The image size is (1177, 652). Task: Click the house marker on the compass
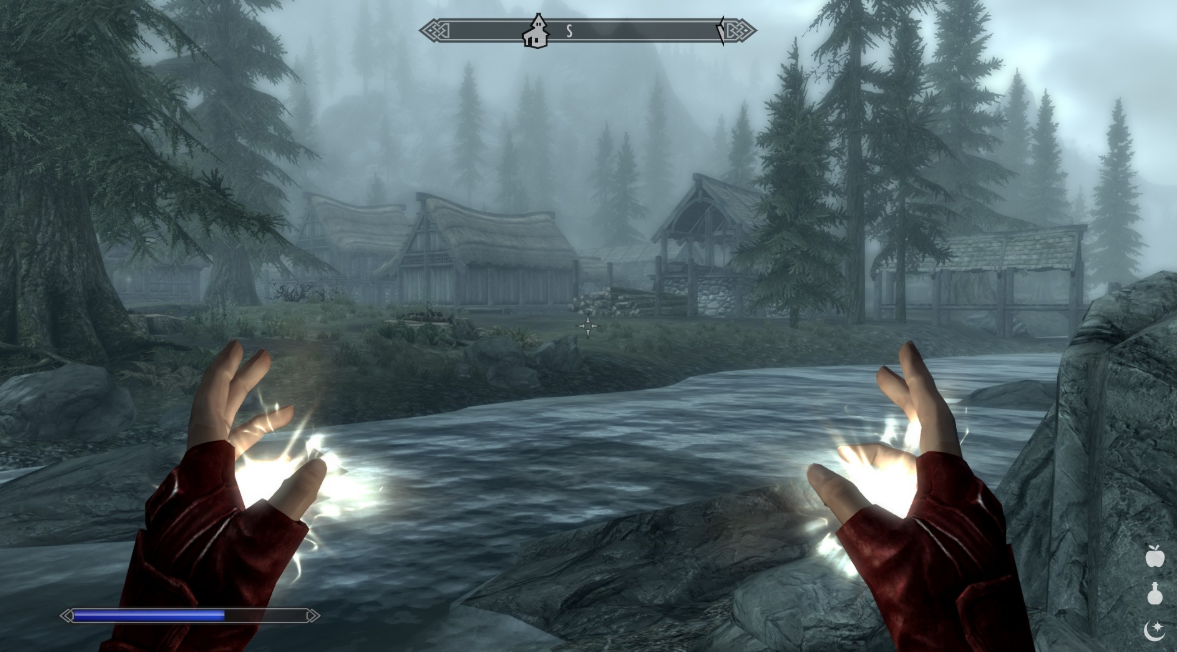coord(536,31)
